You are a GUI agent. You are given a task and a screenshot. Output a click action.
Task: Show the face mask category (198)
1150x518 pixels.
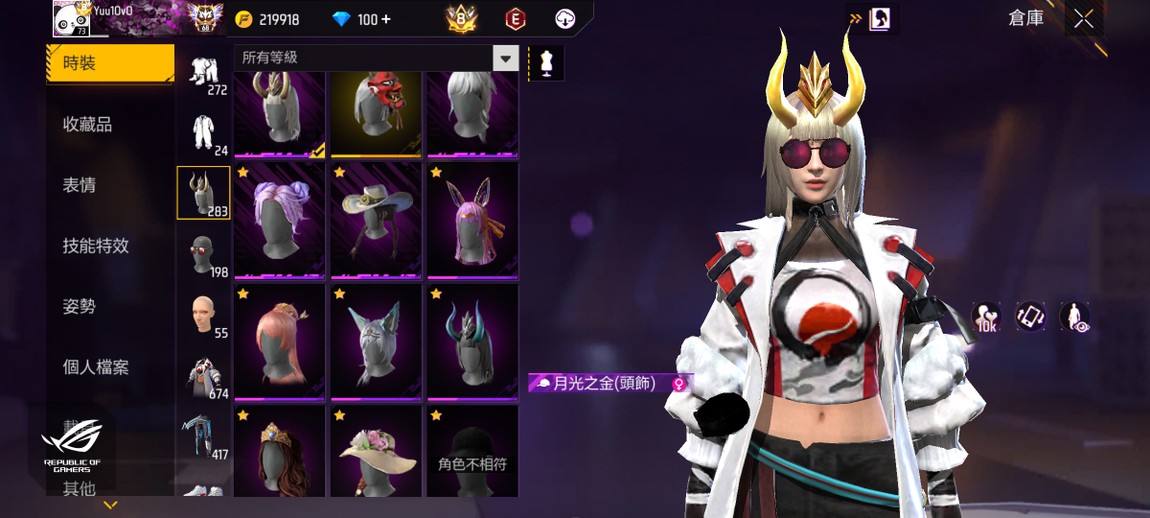tap(205, 256)
